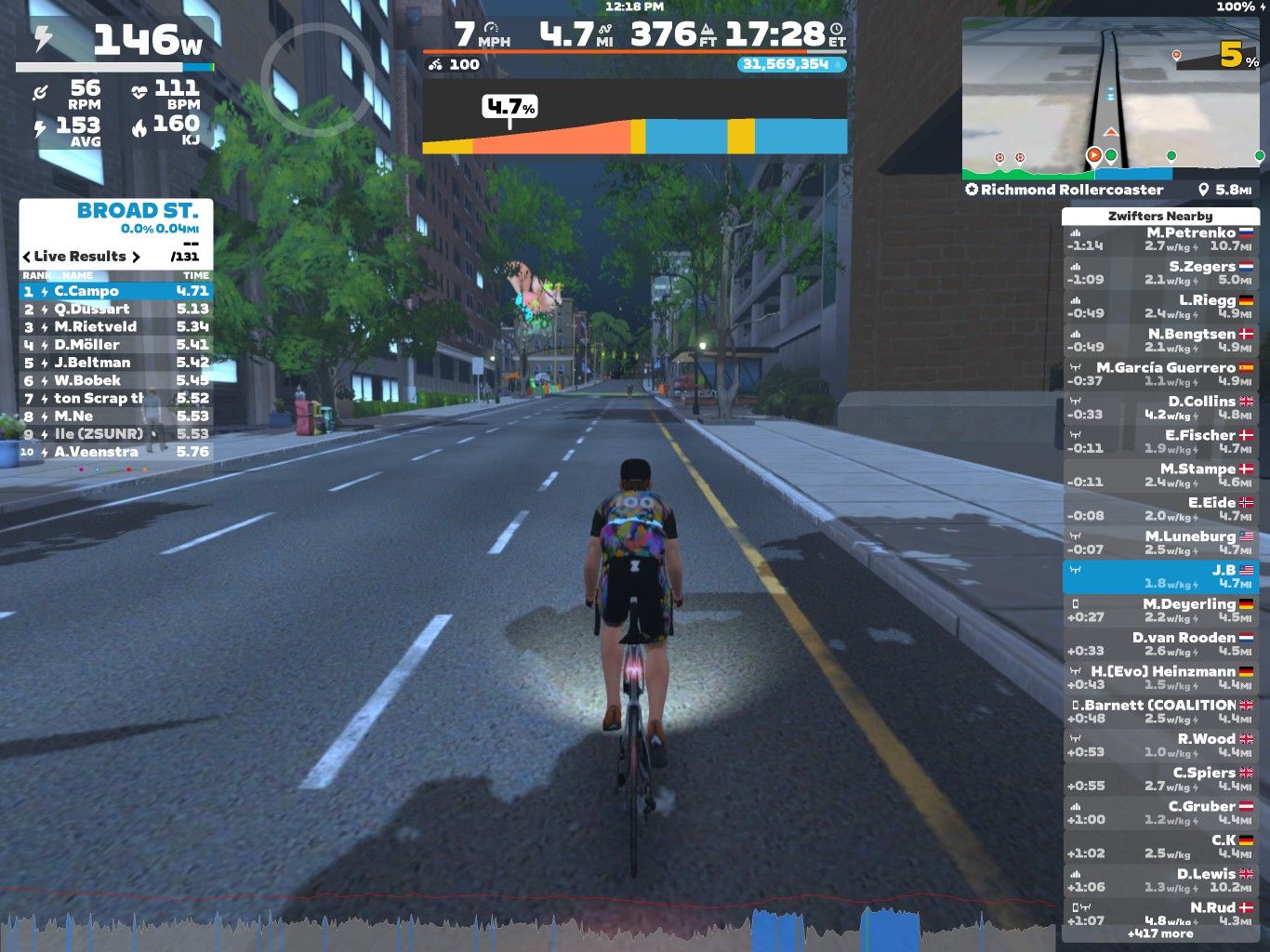1270x952 pixels.
Task: Open the Richmond minimap
Action: [1112, 98]
